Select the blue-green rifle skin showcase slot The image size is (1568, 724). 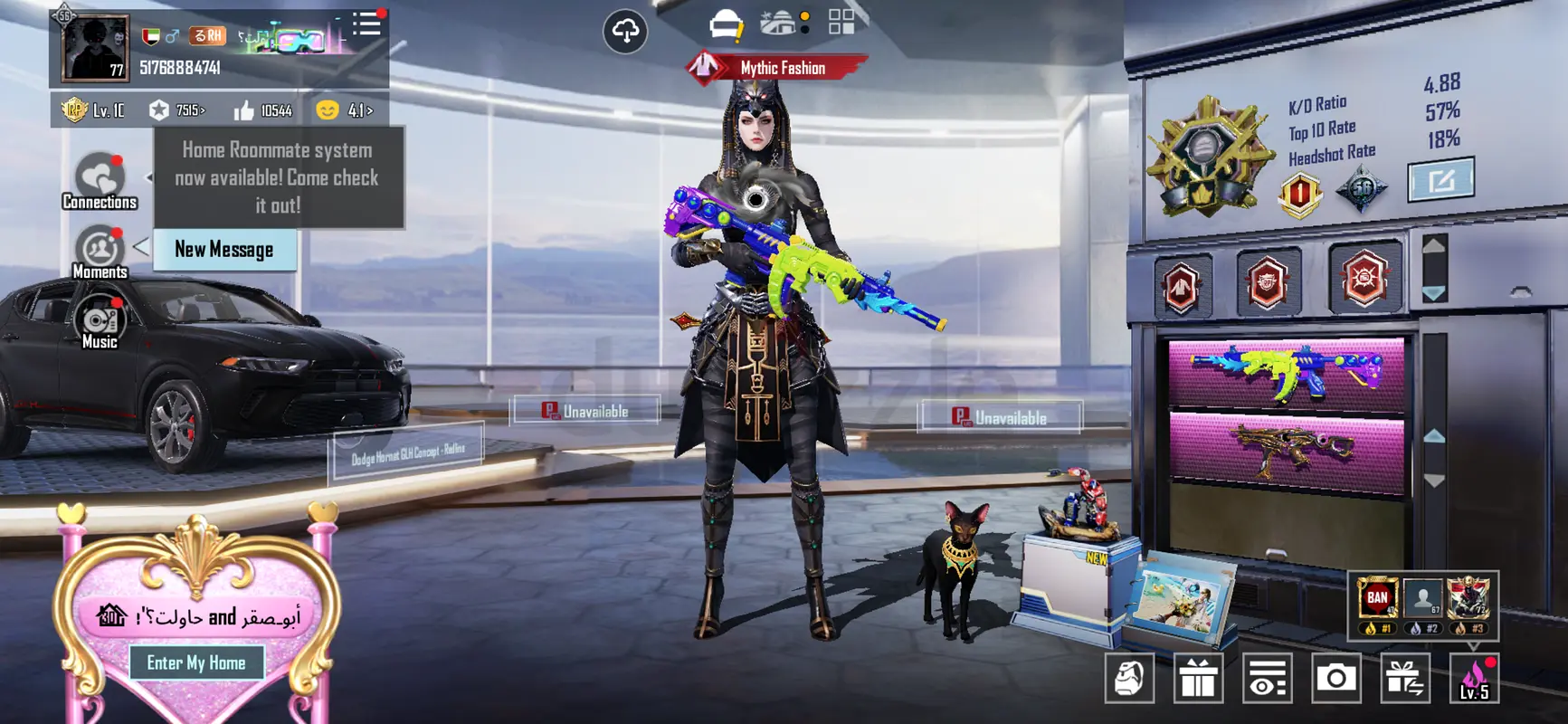1286,371
